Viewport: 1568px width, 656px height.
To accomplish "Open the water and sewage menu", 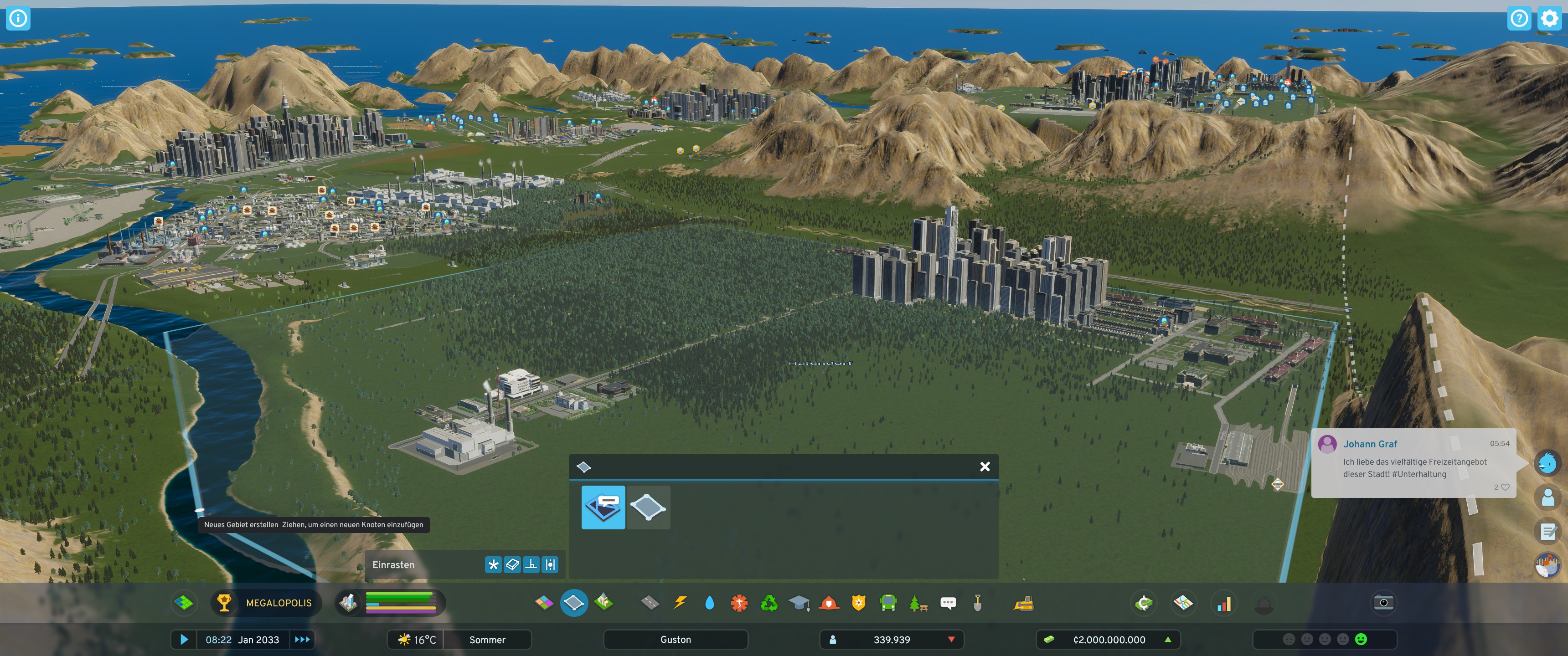I will pos(710,603).
